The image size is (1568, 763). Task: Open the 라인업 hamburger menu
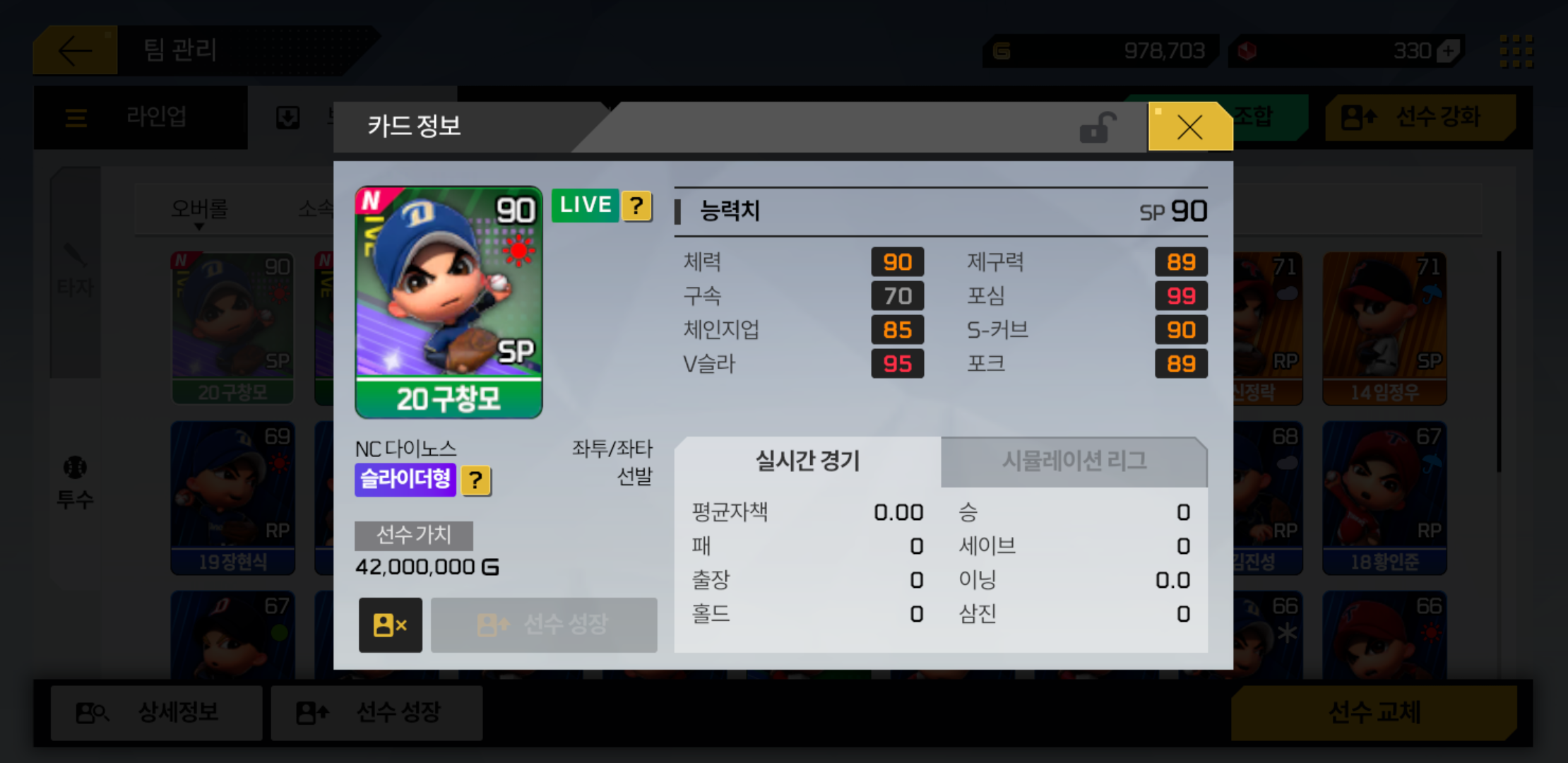76,117
